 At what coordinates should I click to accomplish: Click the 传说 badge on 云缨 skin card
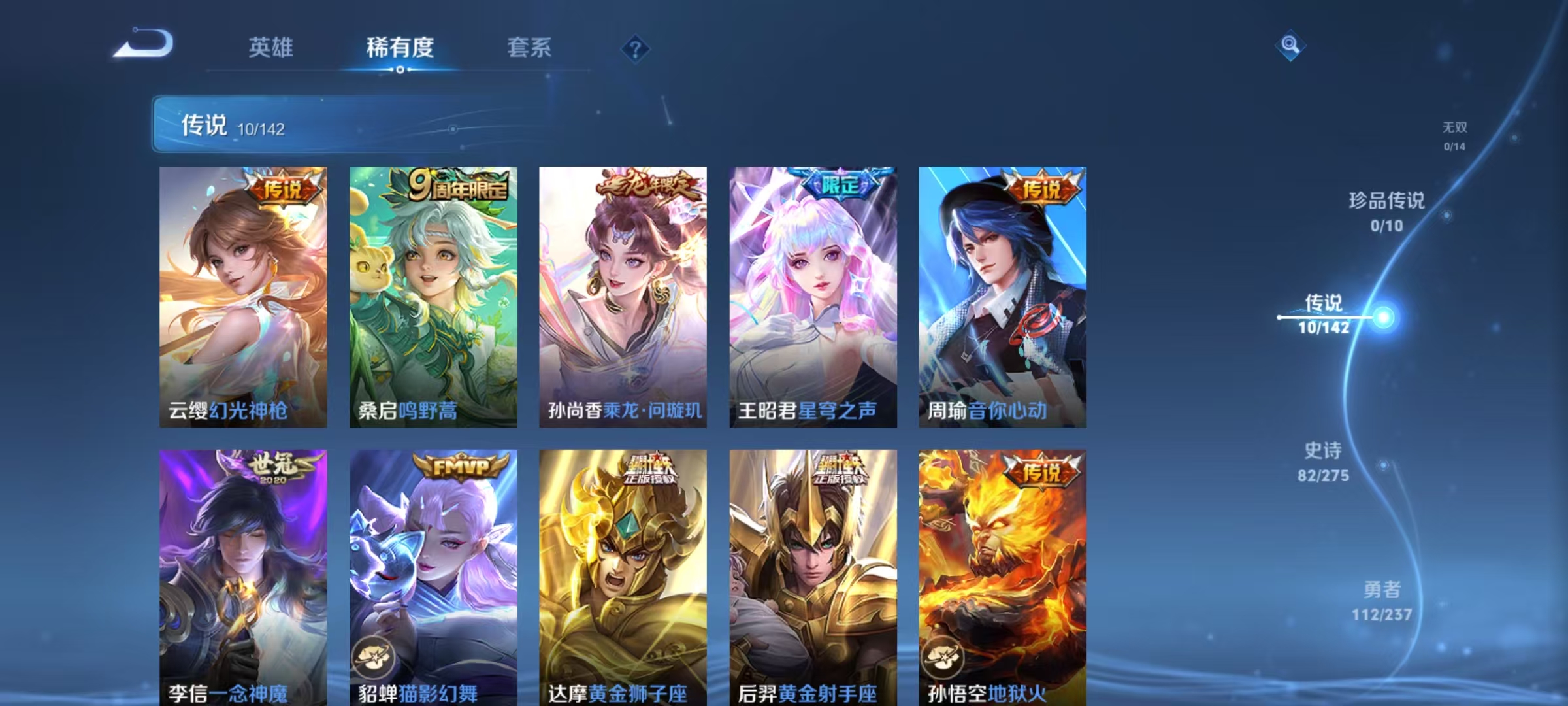(x=284, y=187)
